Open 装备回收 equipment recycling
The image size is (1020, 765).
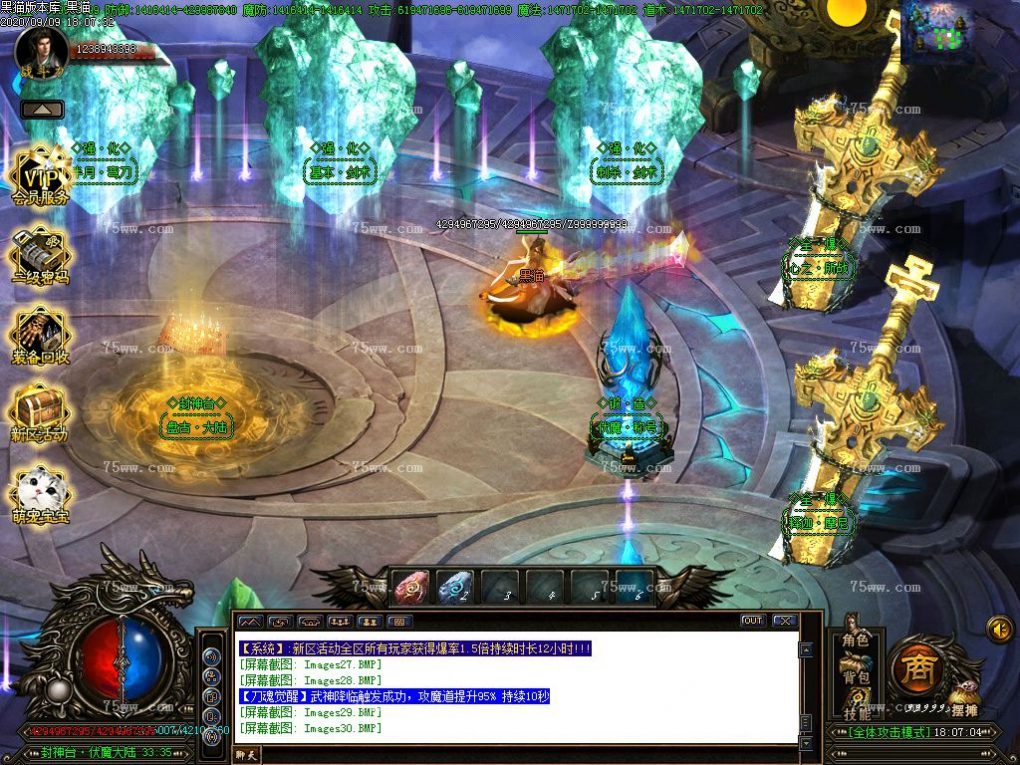pos(40,335)
